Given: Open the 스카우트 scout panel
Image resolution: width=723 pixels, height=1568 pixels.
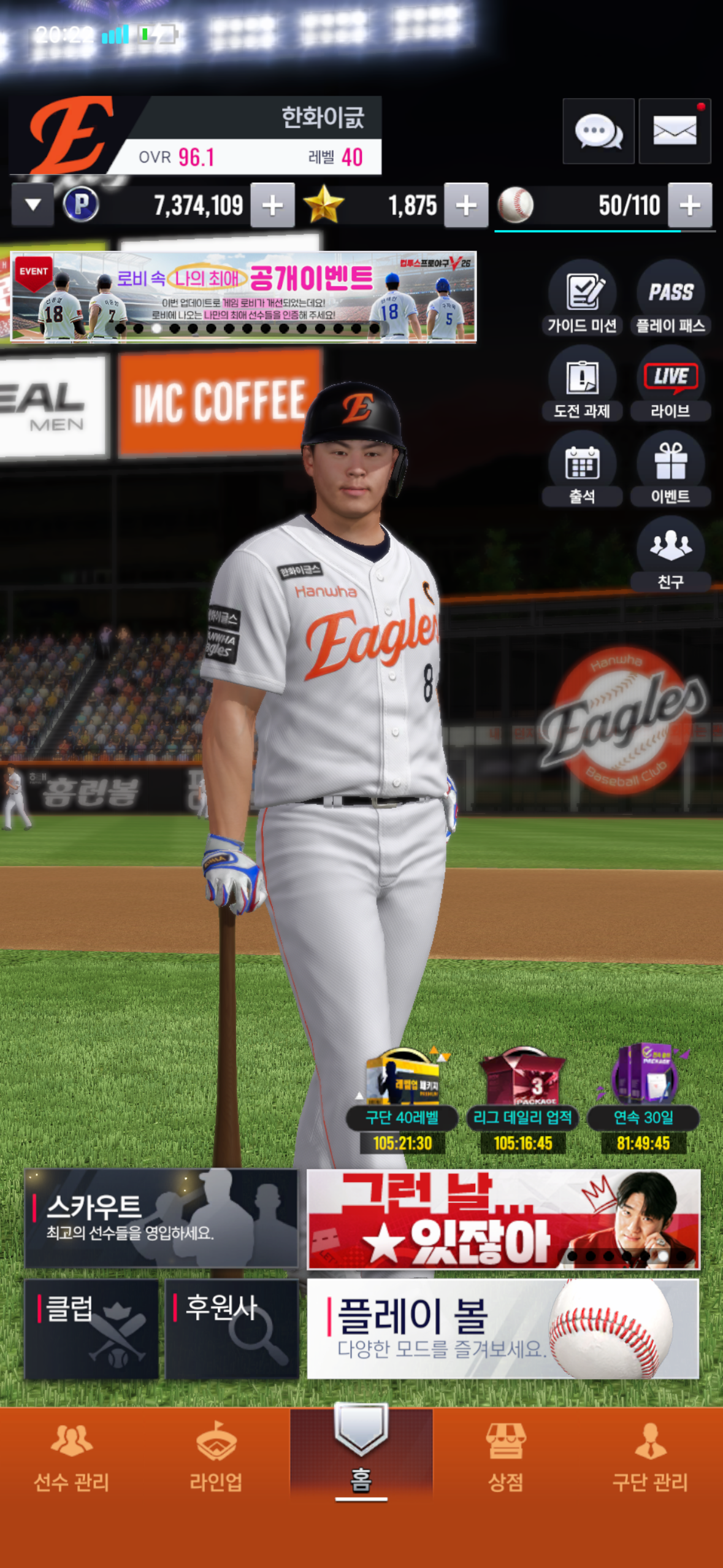Looking at the screenshot, I should click(161, 1218).
